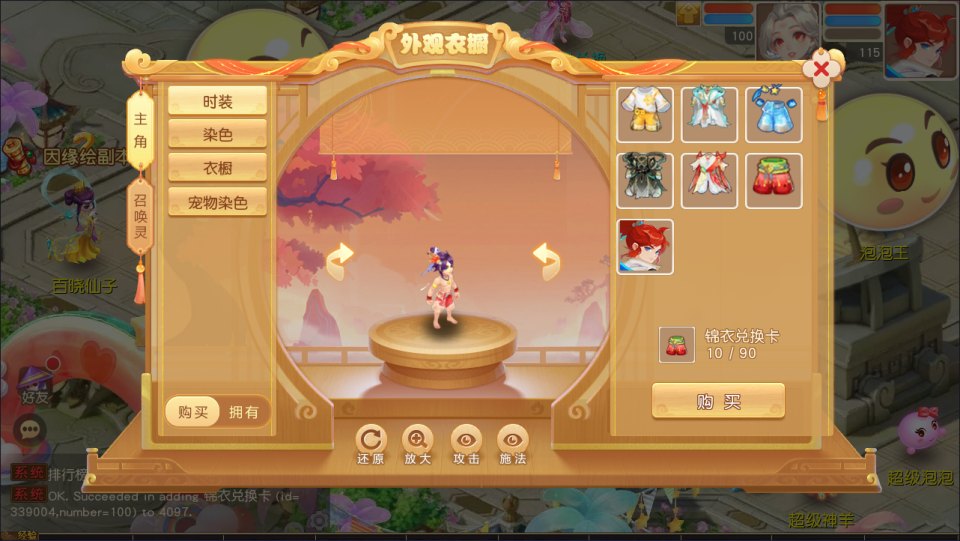Open the 衣橱 wardrobe category

[217, 167]
